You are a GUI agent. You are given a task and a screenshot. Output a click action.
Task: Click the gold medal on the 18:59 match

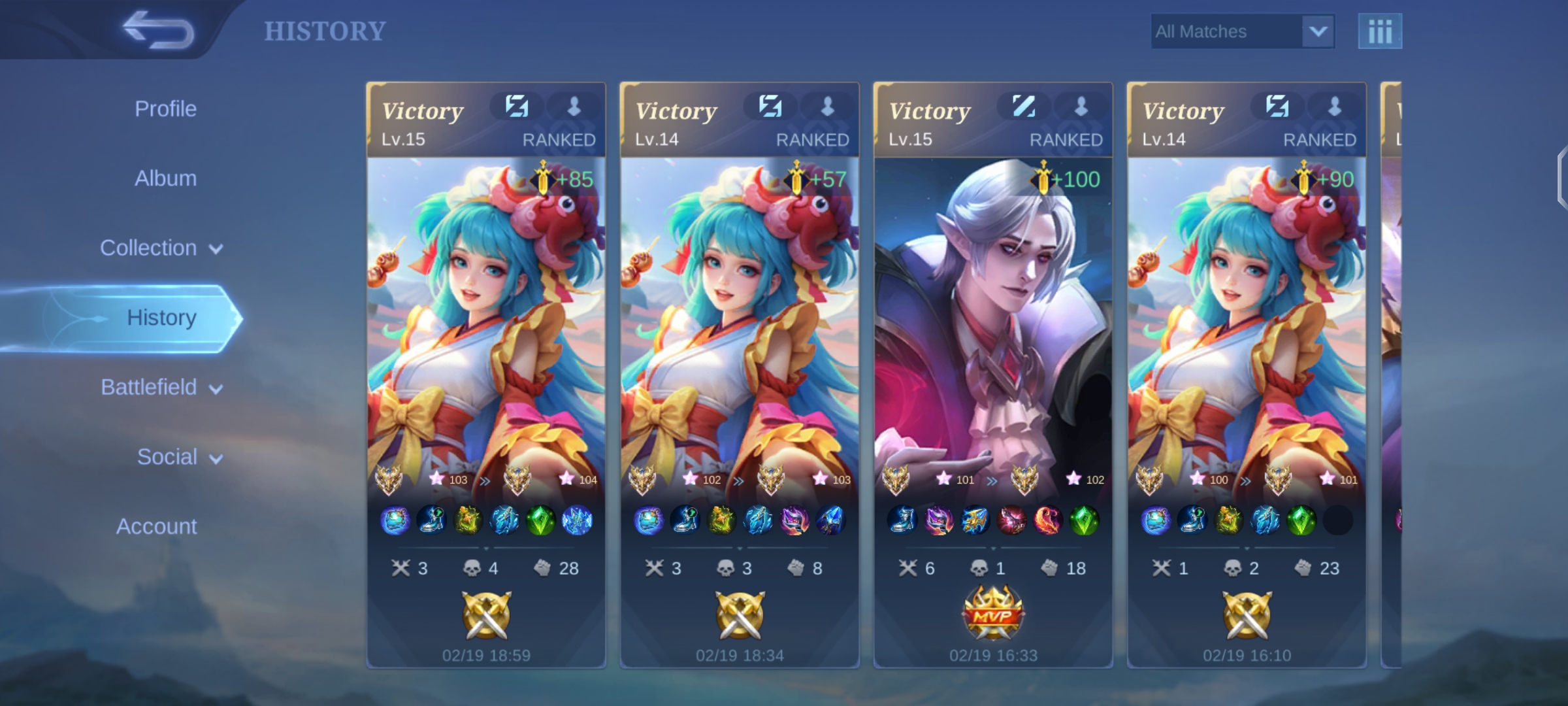point(486,616)
